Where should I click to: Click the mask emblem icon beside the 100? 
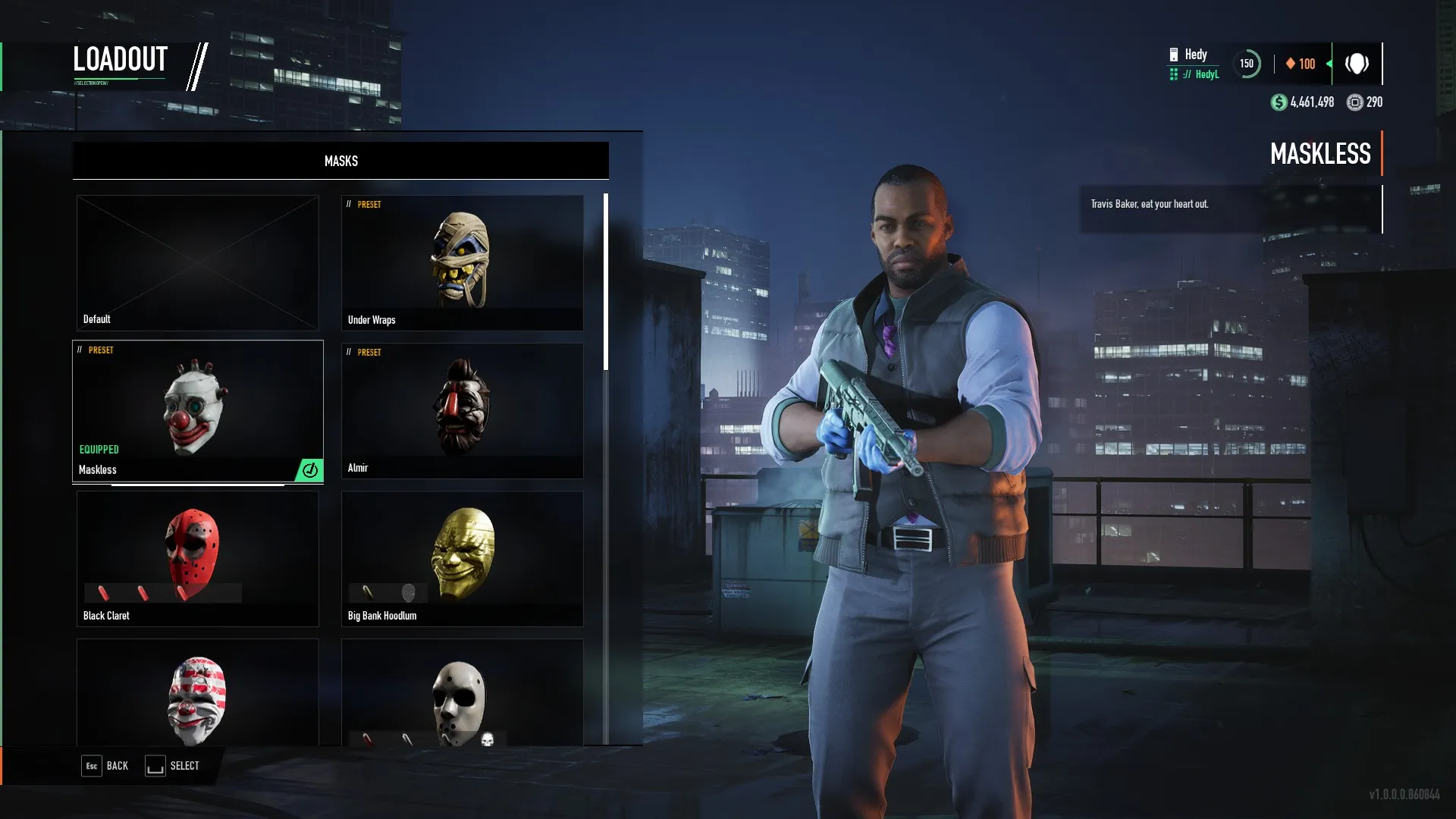point(1357,64)
